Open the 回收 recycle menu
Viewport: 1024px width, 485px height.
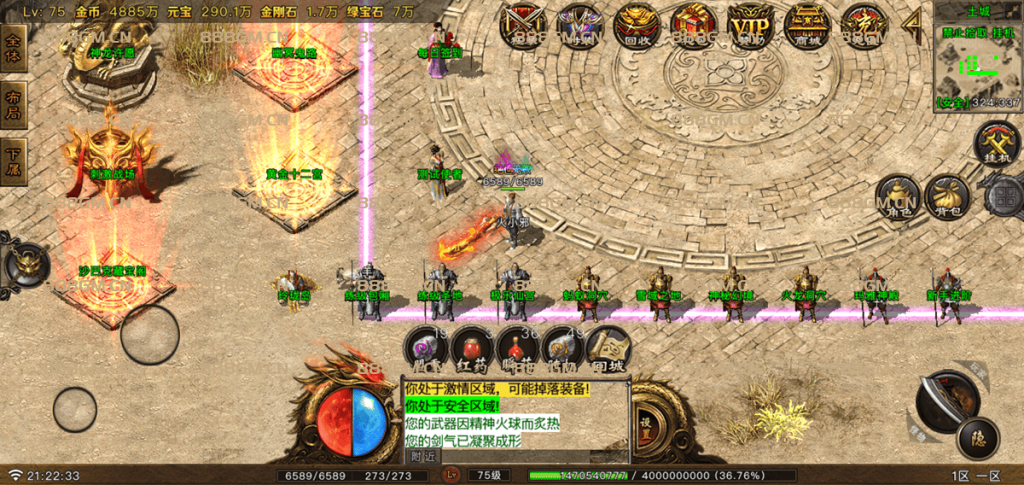(635, 24)
